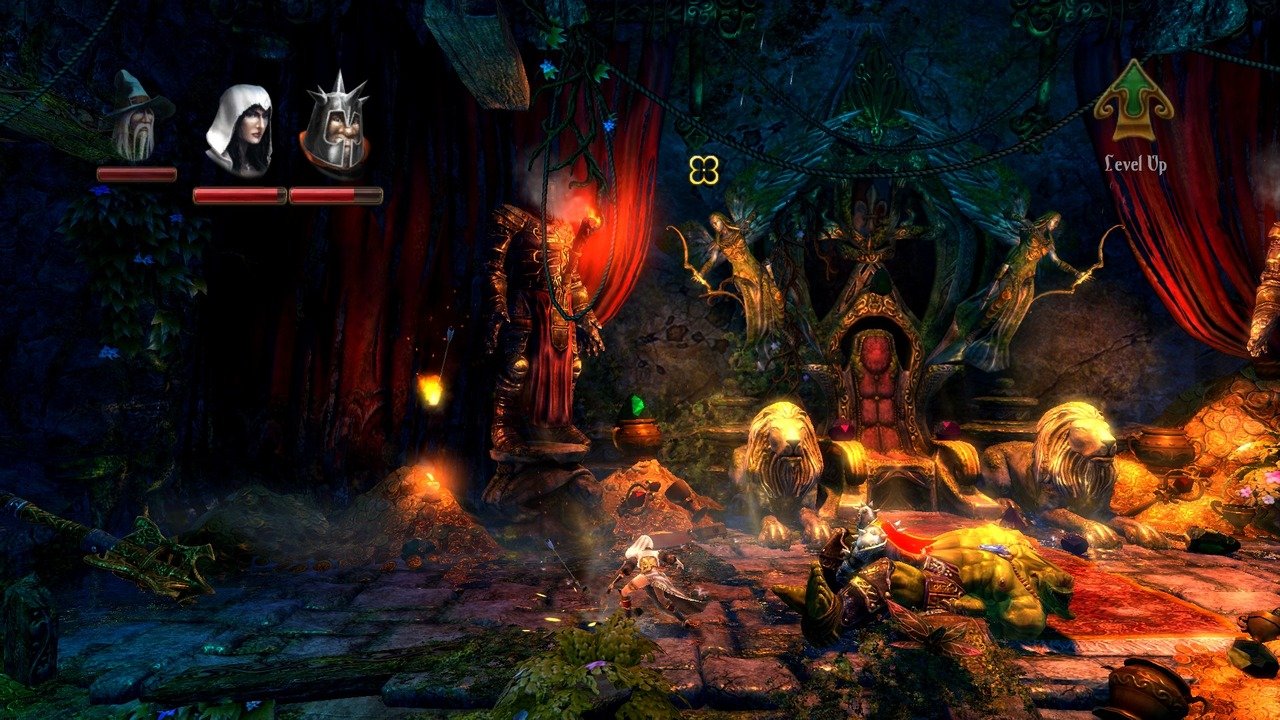Choose the helmeted knight portrait
The image size is (1280, 720).
[x=335, y=126]
